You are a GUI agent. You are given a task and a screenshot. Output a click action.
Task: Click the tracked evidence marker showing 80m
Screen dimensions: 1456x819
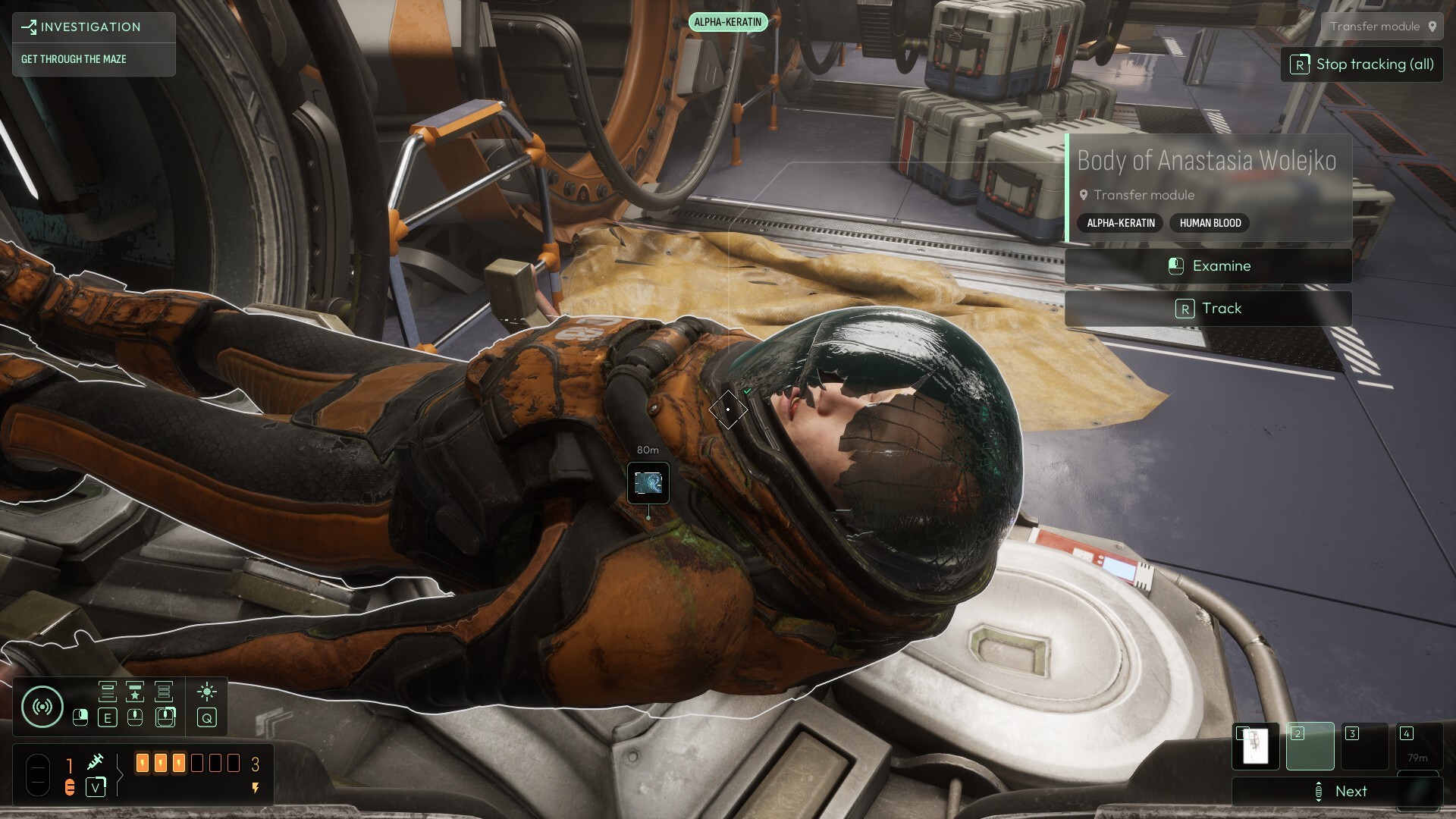click(648, 482)
